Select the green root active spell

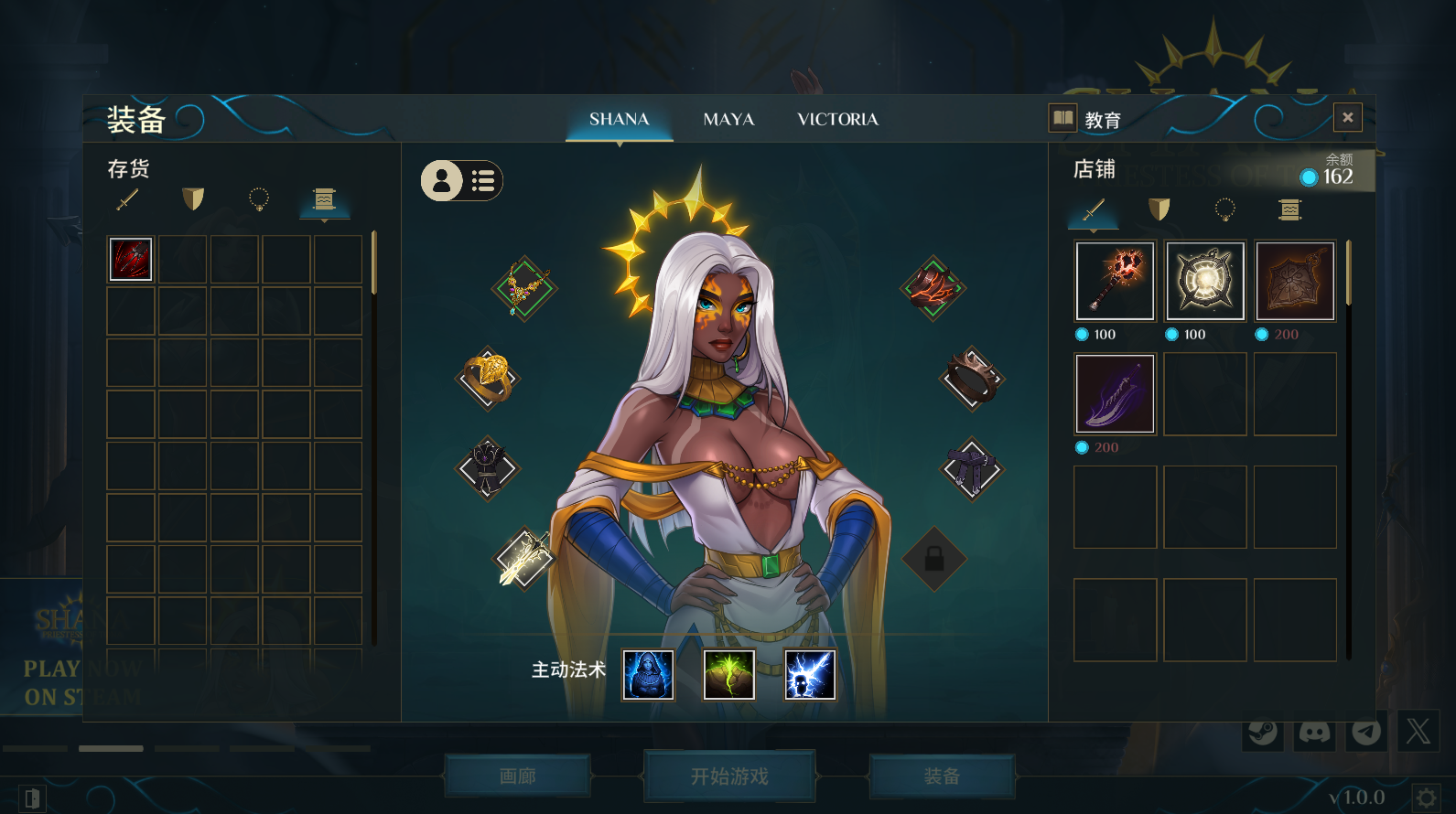(x=728, y=675)
